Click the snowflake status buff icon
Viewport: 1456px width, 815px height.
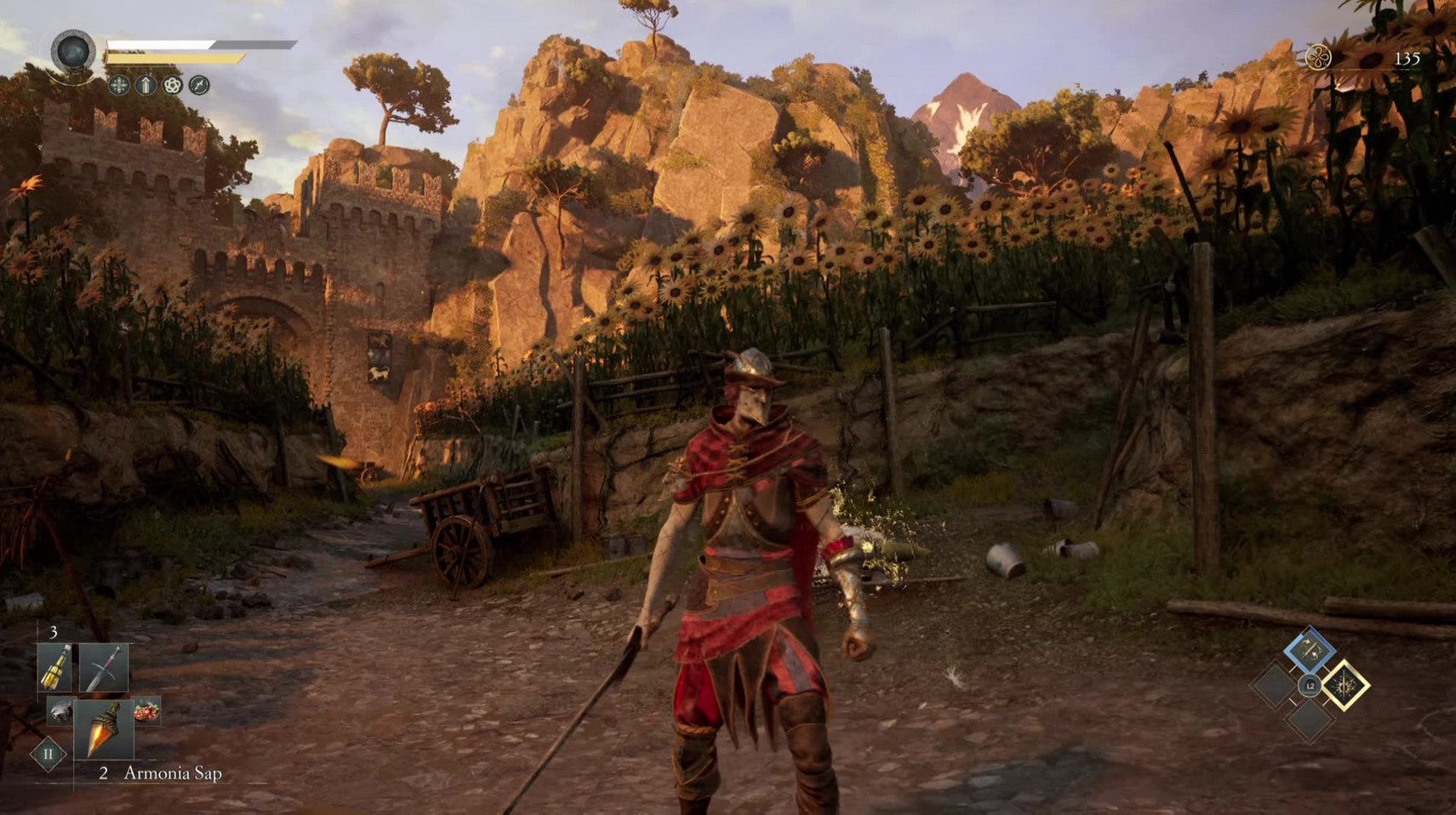click(x=119, y=85)
